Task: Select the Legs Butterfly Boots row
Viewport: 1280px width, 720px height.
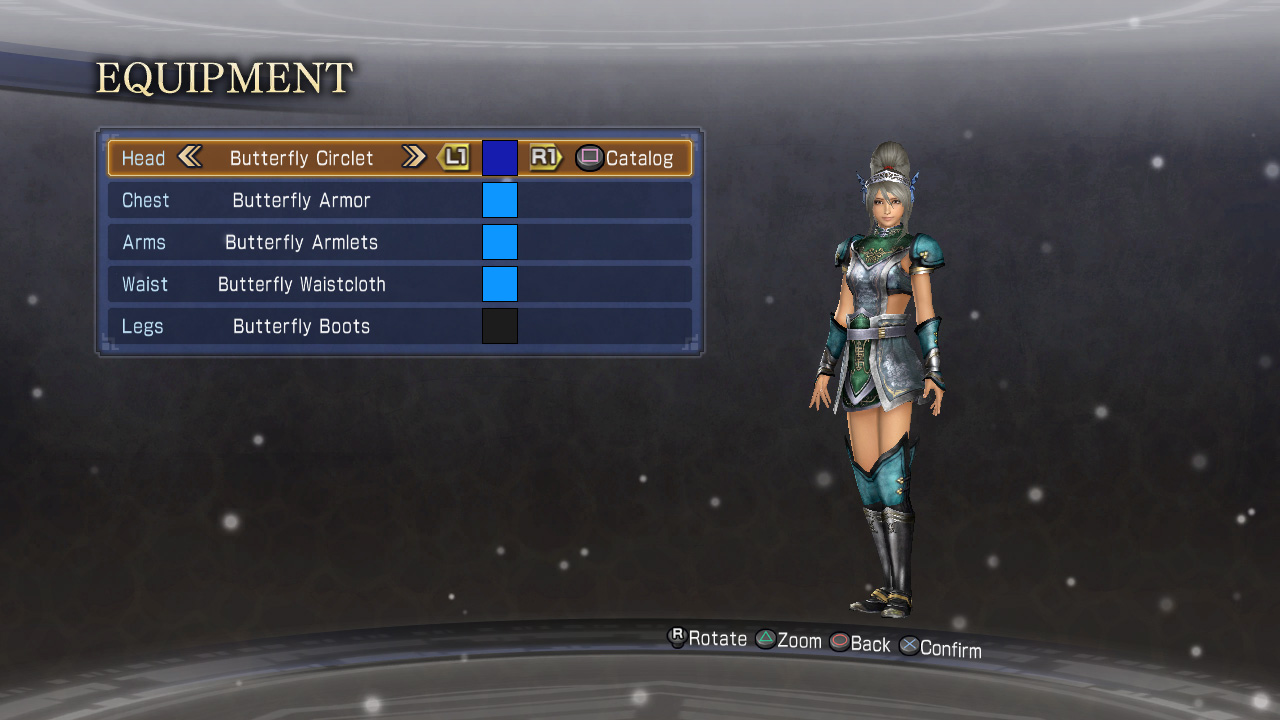Action: (x=301, y=326)
